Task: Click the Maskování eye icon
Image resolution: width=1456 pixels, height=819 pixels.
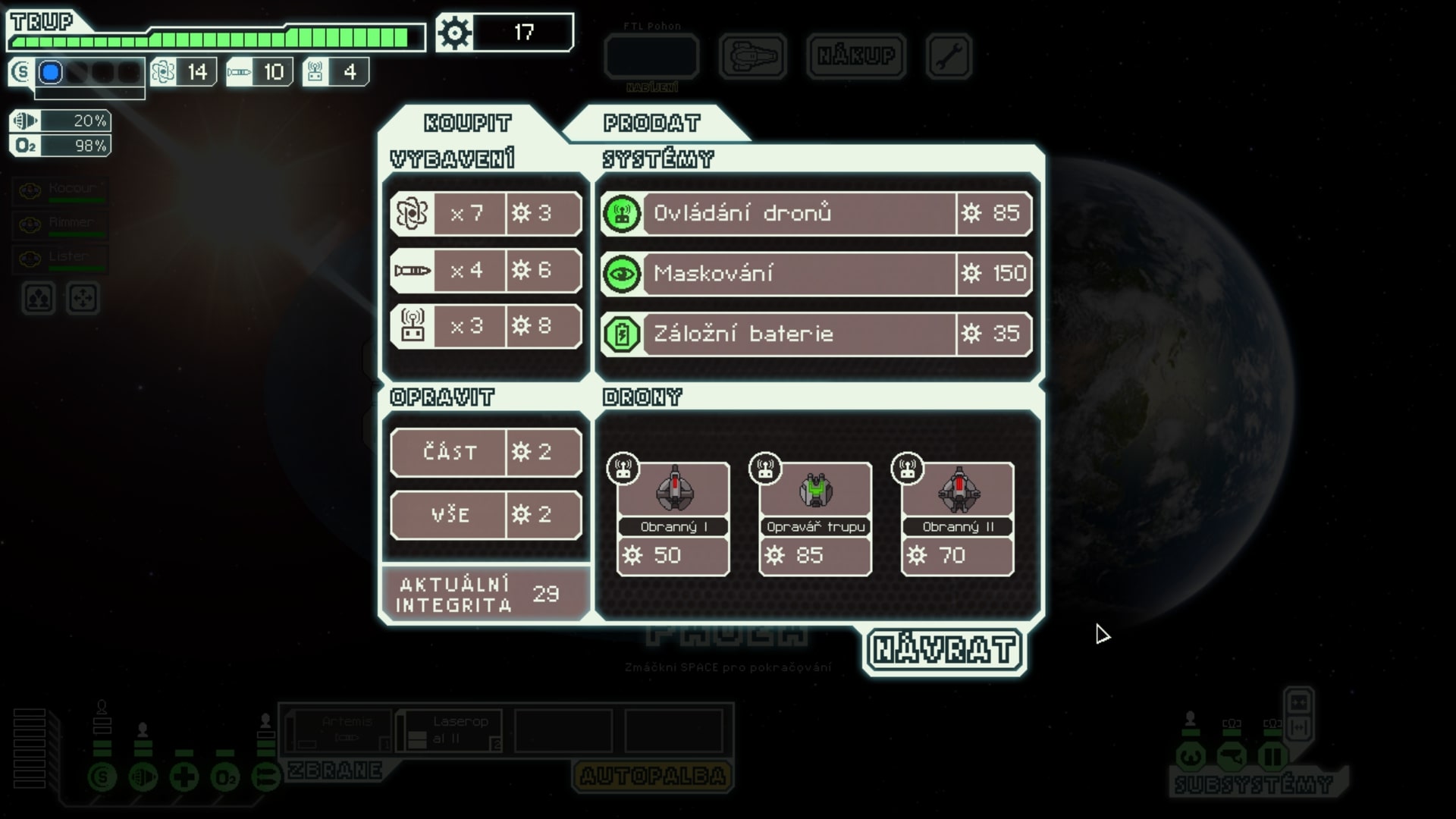Action: (622, 275)
